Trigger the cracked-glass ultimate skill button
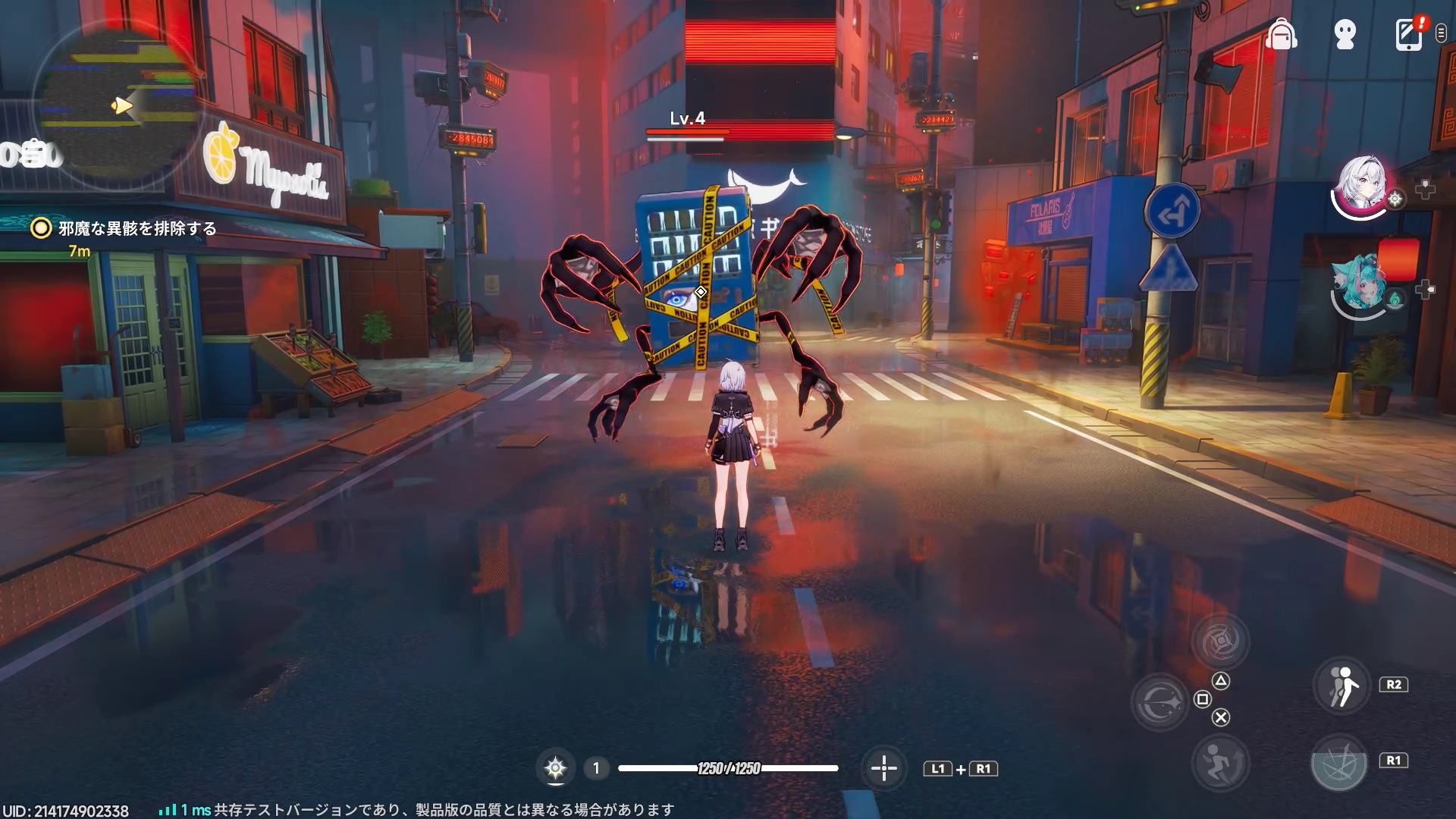This screenshot has width=1456, height=819. click(x=1339, y=762)
